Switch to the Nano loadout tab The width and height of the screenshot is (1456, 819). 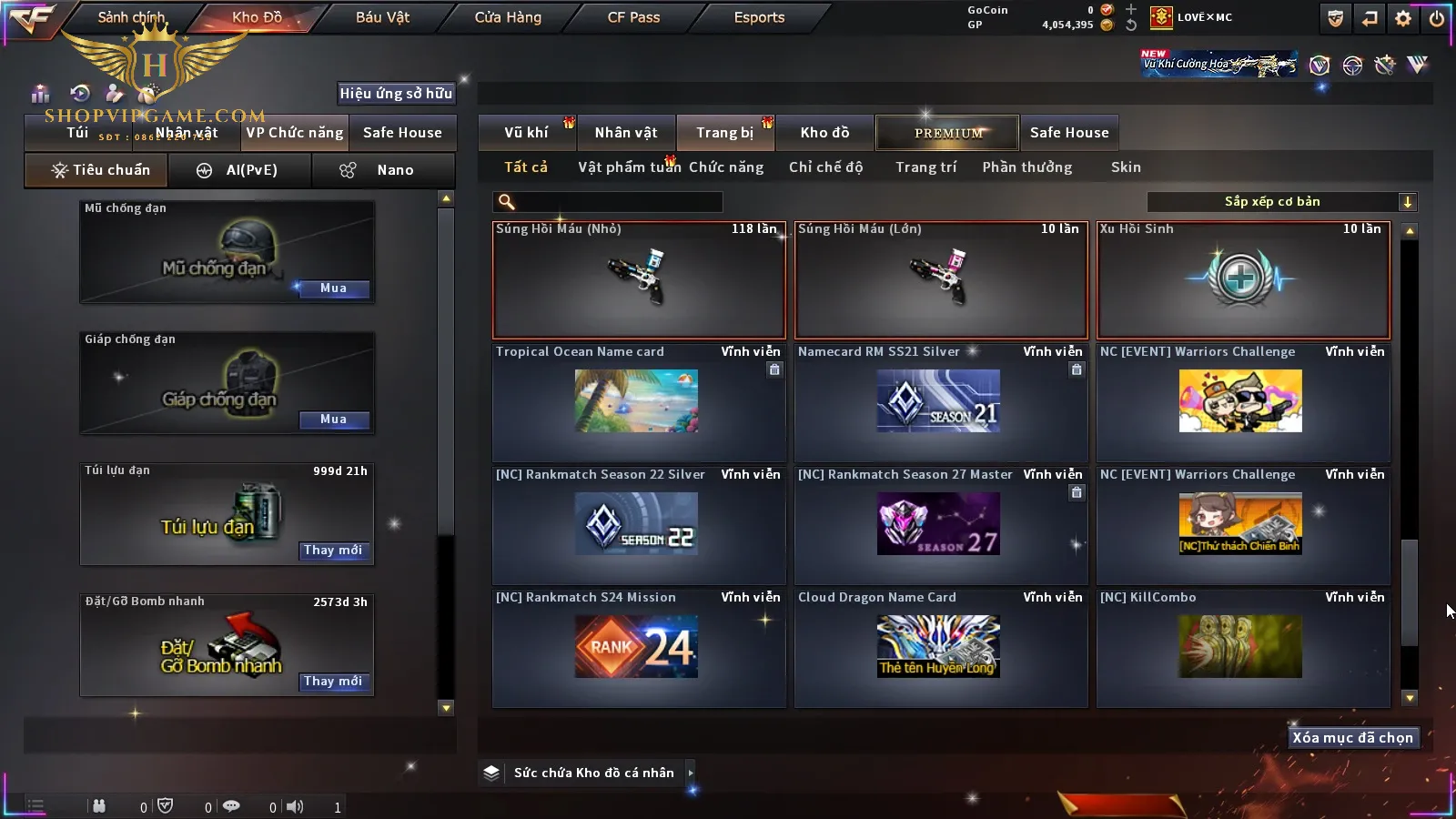pyautogui.click(x=383, y=170)
